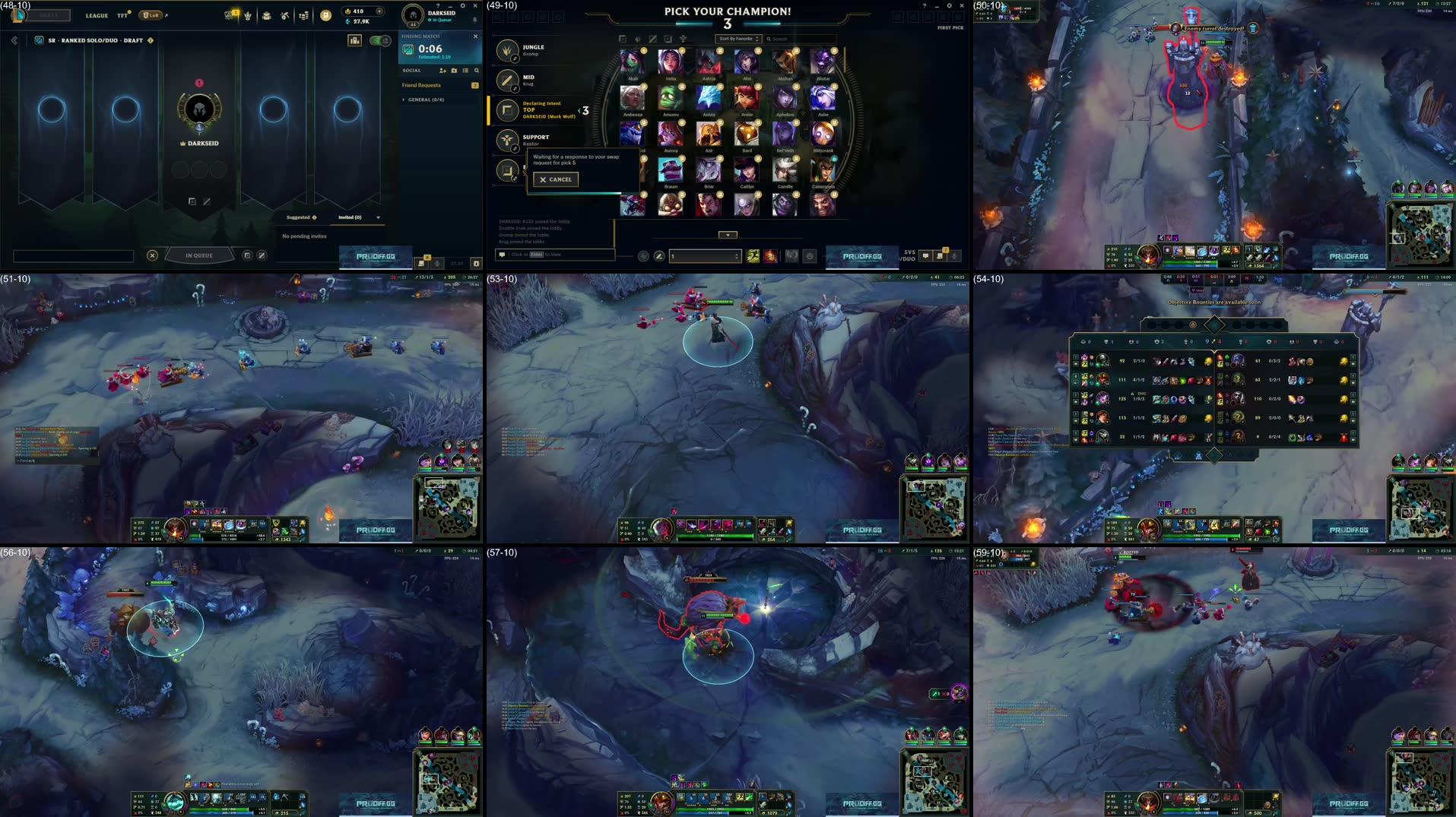Click the scoreboard icon in the lobby header
The height and width of the screenshot is (817, 1456).
355,40
